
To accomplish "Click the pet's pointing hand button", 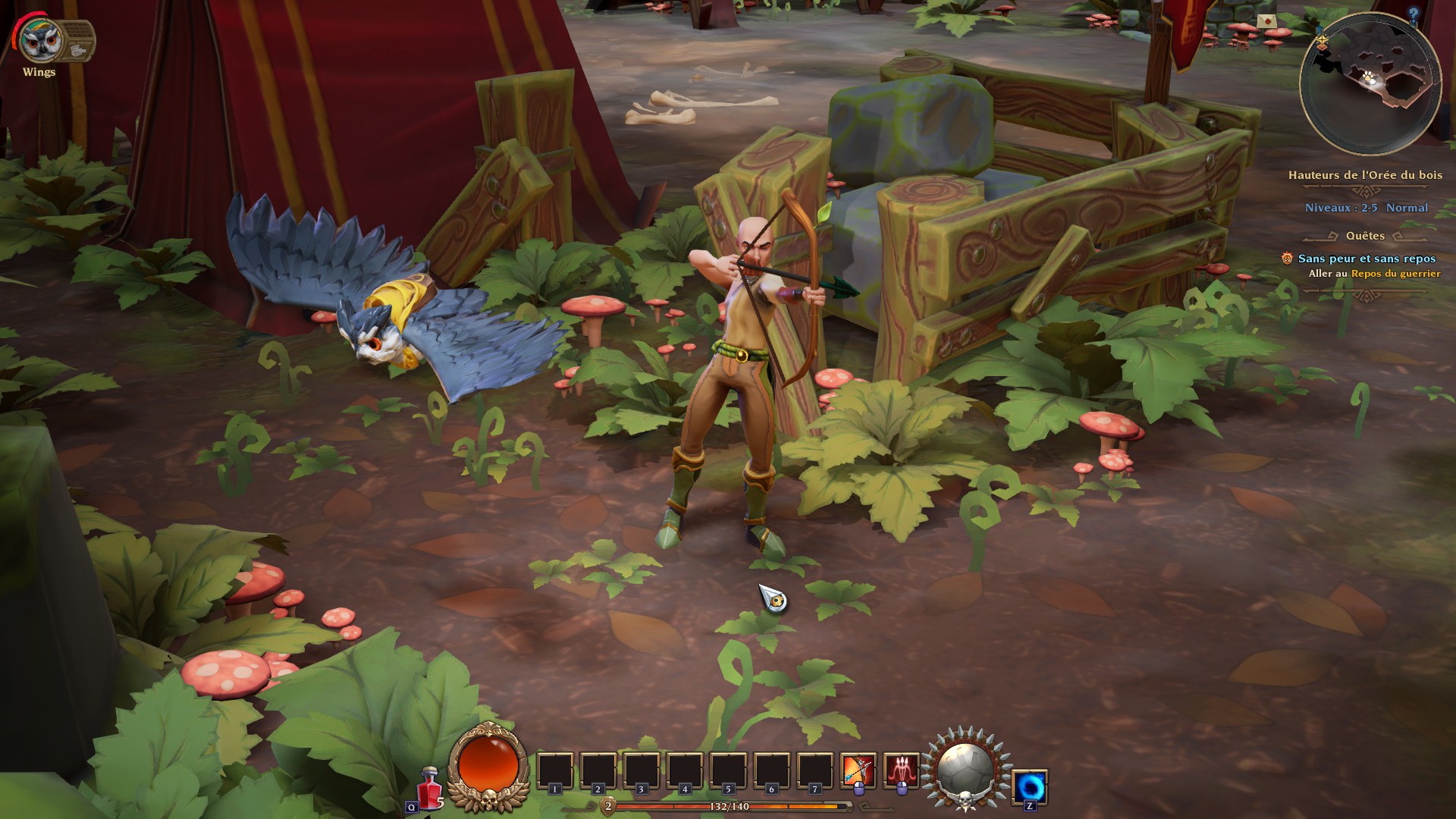I will (79, 50).
